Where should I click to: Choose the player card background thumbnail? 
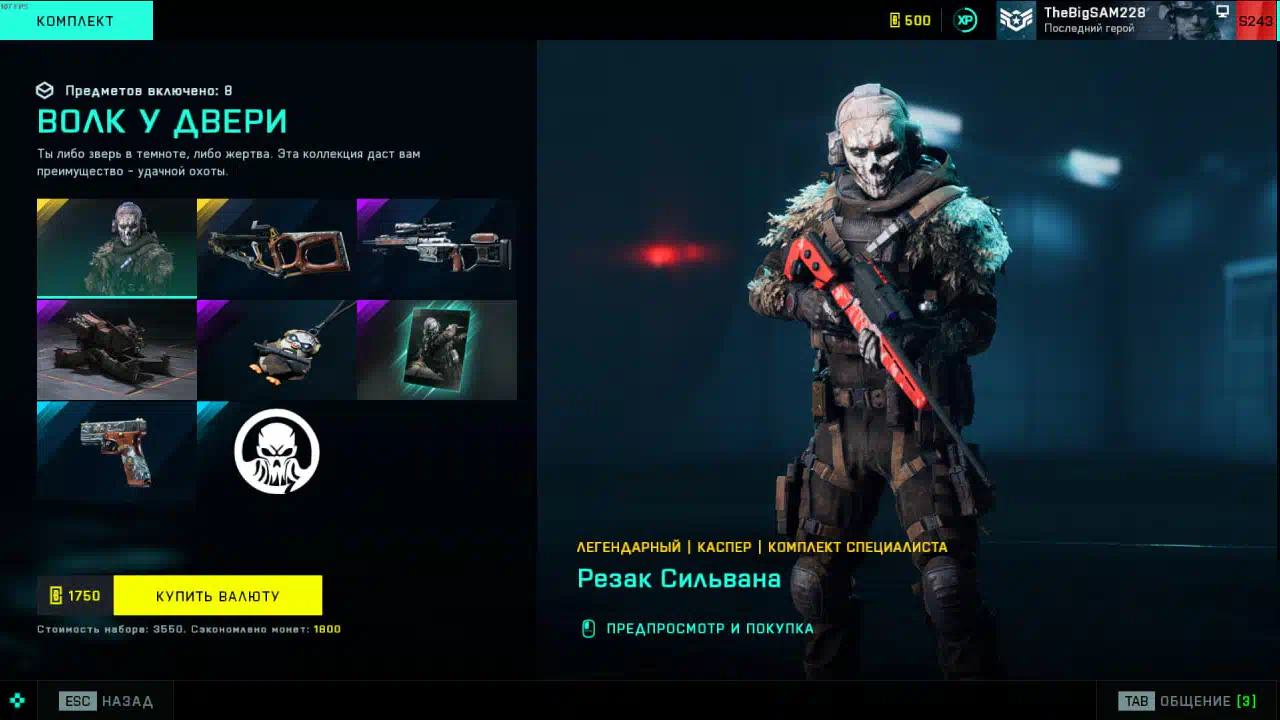[x=437, y=350]
